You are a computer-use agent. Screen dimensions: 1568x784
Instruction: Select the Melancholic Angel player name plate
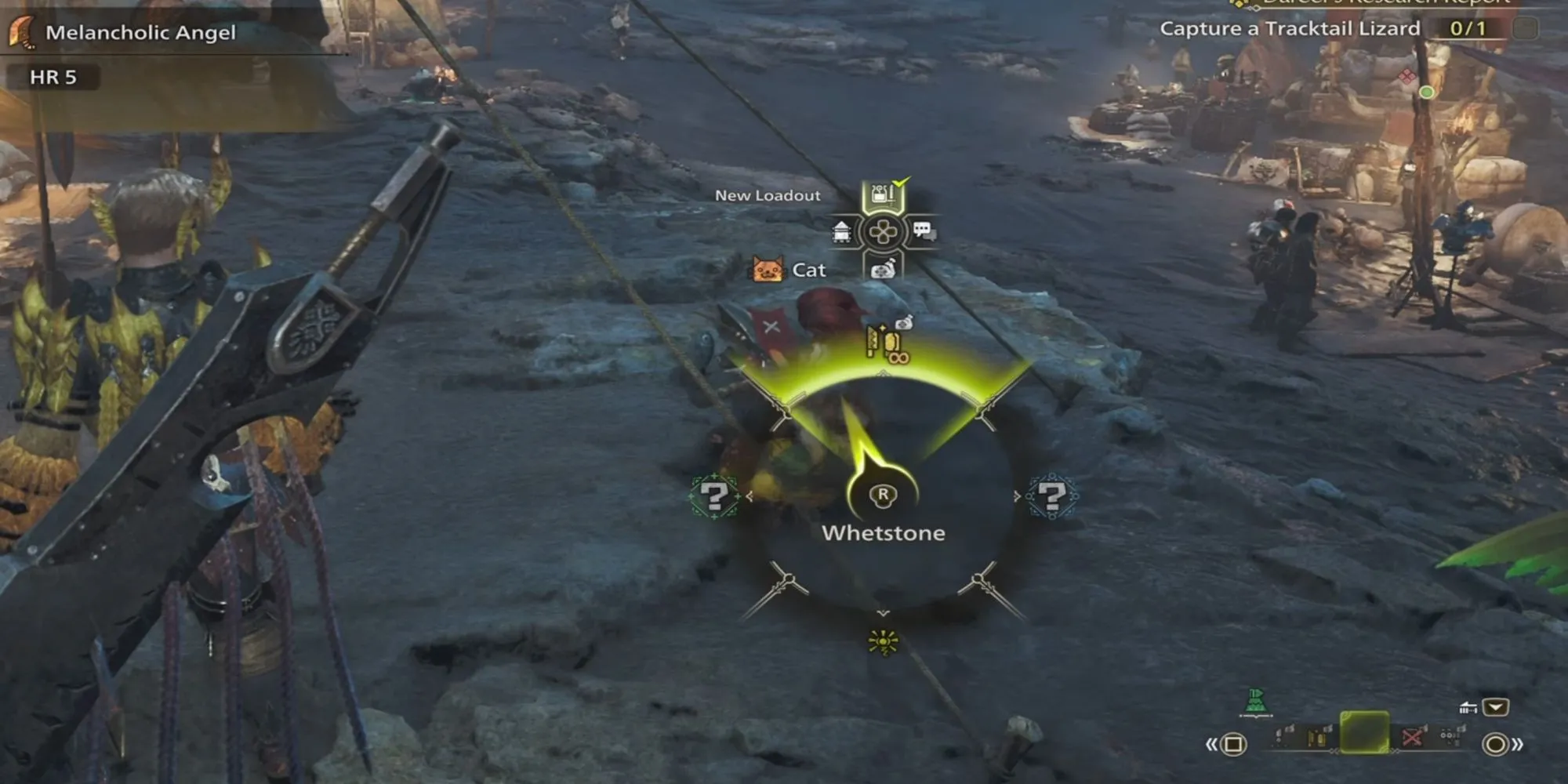[140, 33]
